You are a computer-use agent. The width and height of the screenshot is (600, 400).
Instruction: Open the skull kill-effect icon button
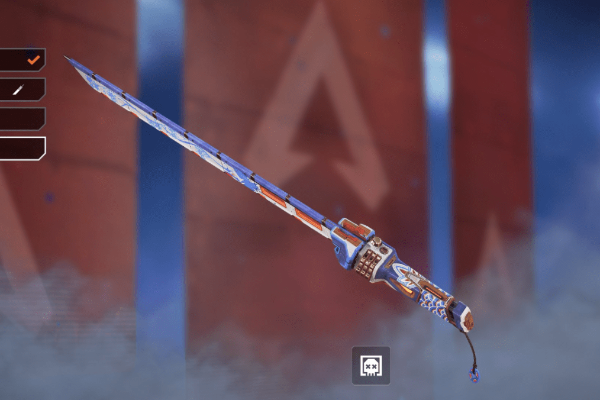point(371,366)
